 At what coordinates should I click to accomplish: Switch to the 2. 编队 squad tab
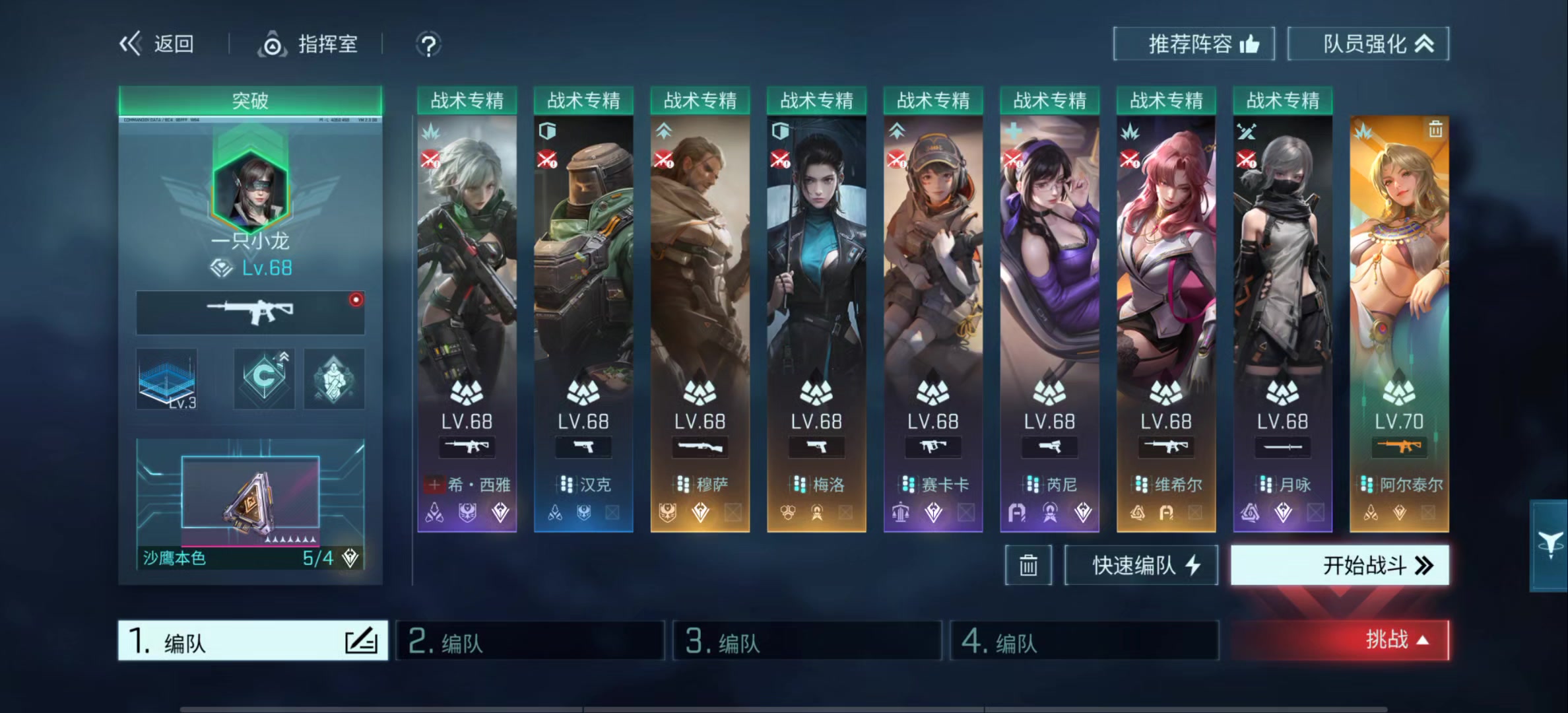click(531, 640)
